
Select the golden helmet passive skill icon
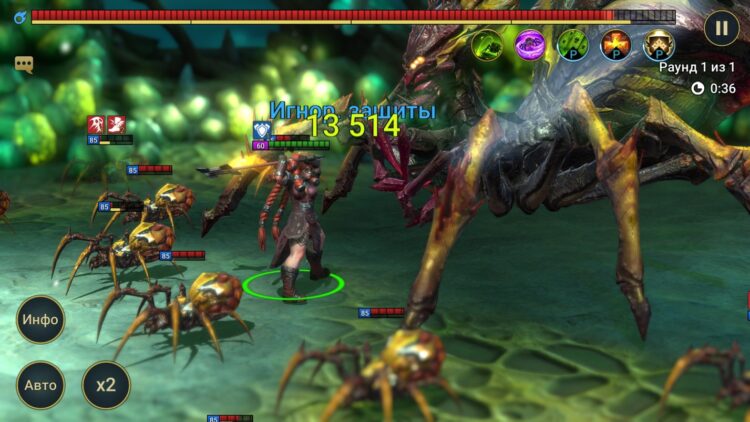[x=658, y=44]
